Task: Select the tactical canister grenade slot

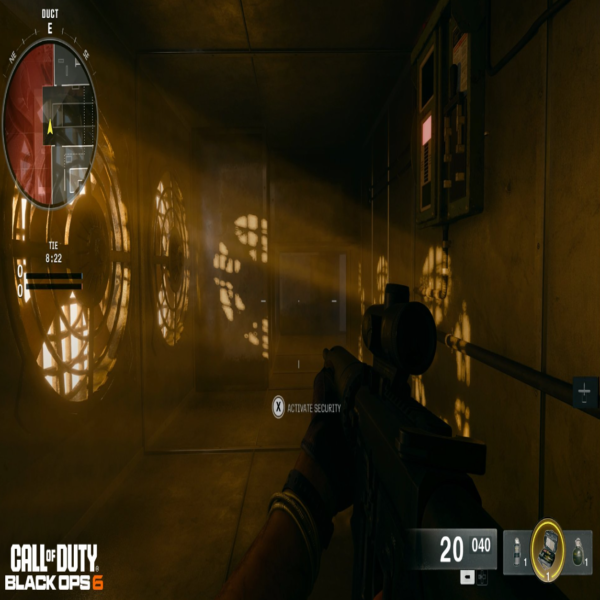Action: click(x=518, y=552)
